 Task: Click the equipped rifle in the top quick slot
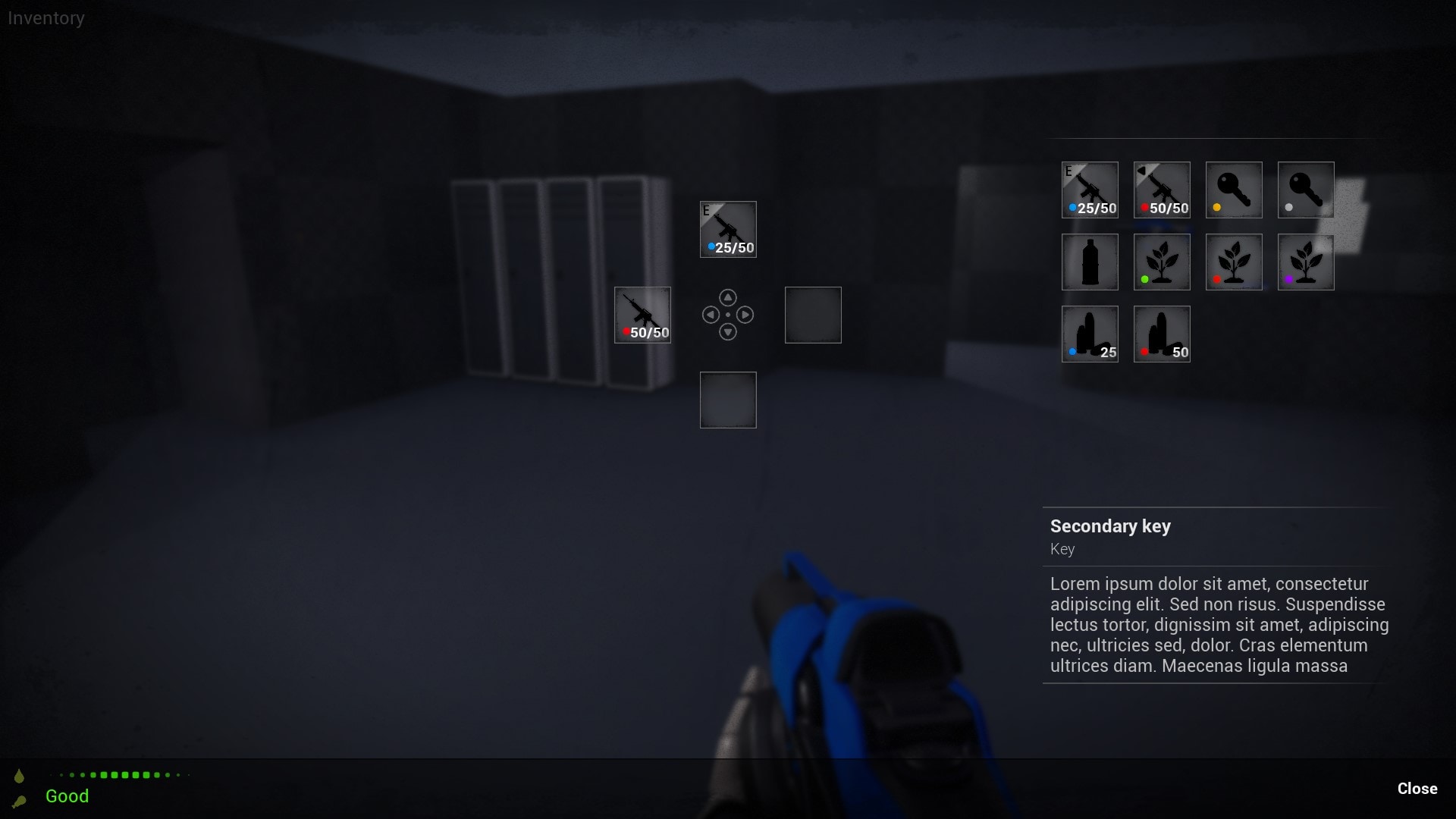pyautogui.click(x=728, y=229)
